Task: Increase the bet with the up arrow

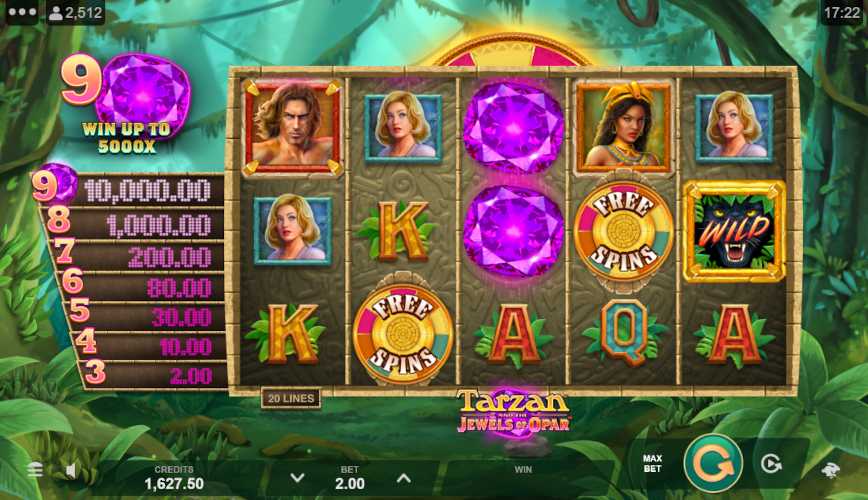Action: click(x=404, y=478)
